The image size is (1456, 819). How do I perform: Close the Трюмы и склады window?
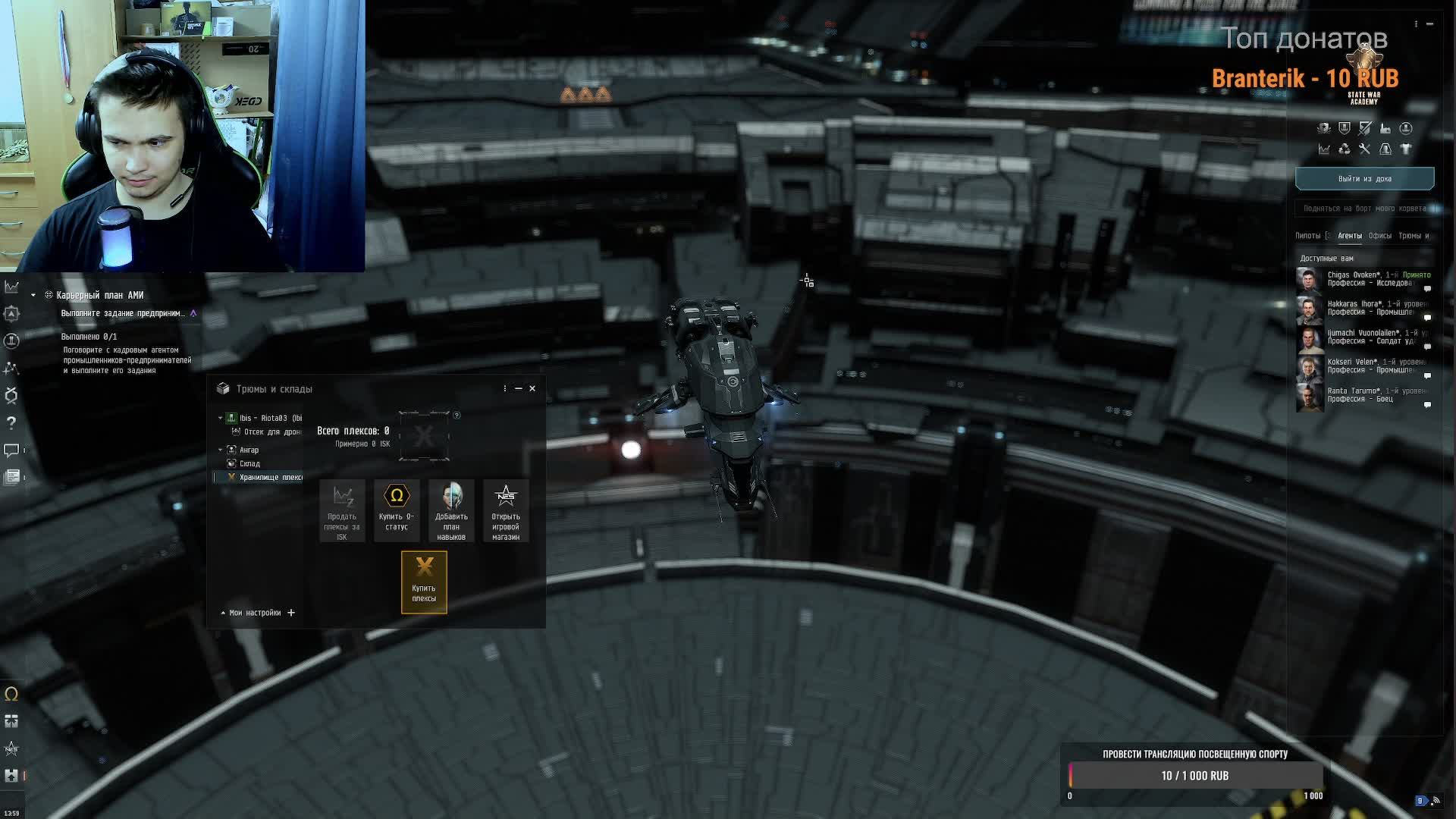(532, 388)
